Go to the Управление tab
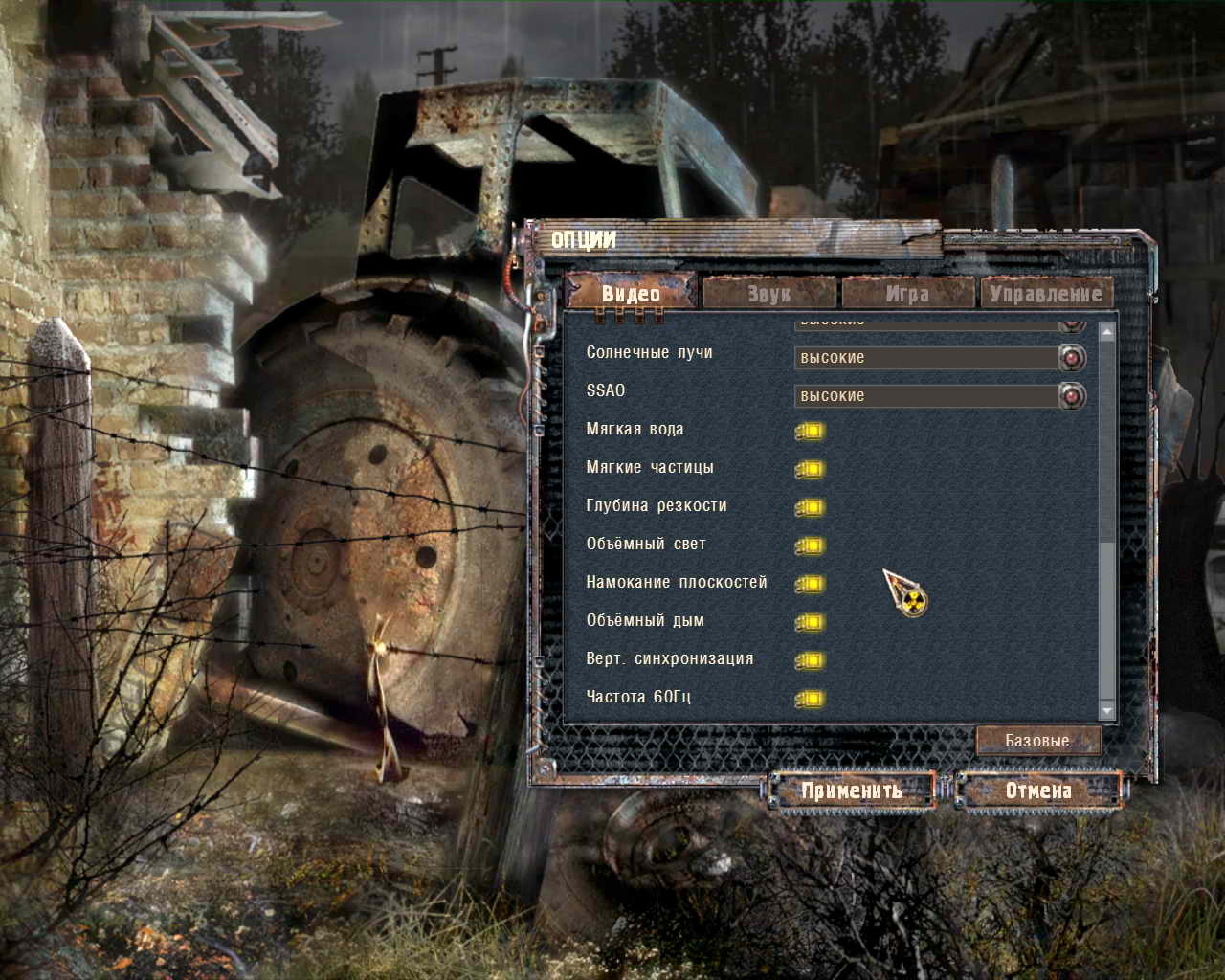 coord(1046,293)
